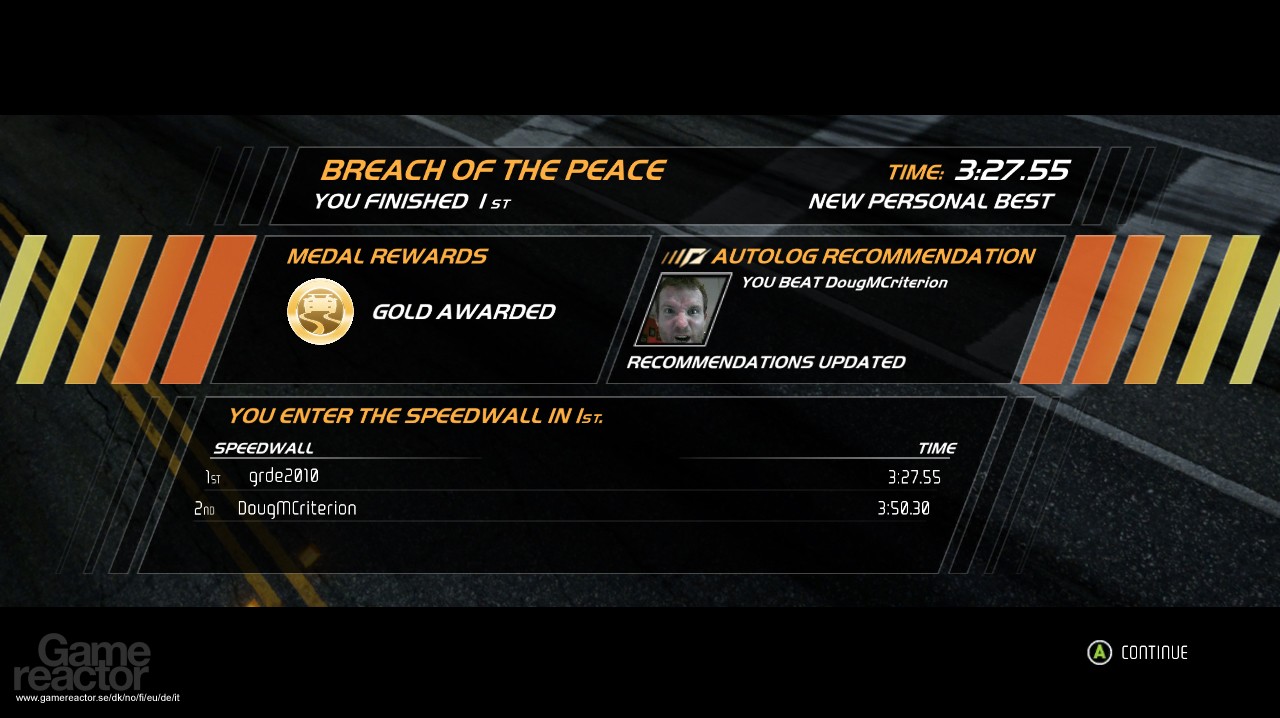
Task: Open the DougMCriterion Autolog avatar photo
Action: click(682, 310)
